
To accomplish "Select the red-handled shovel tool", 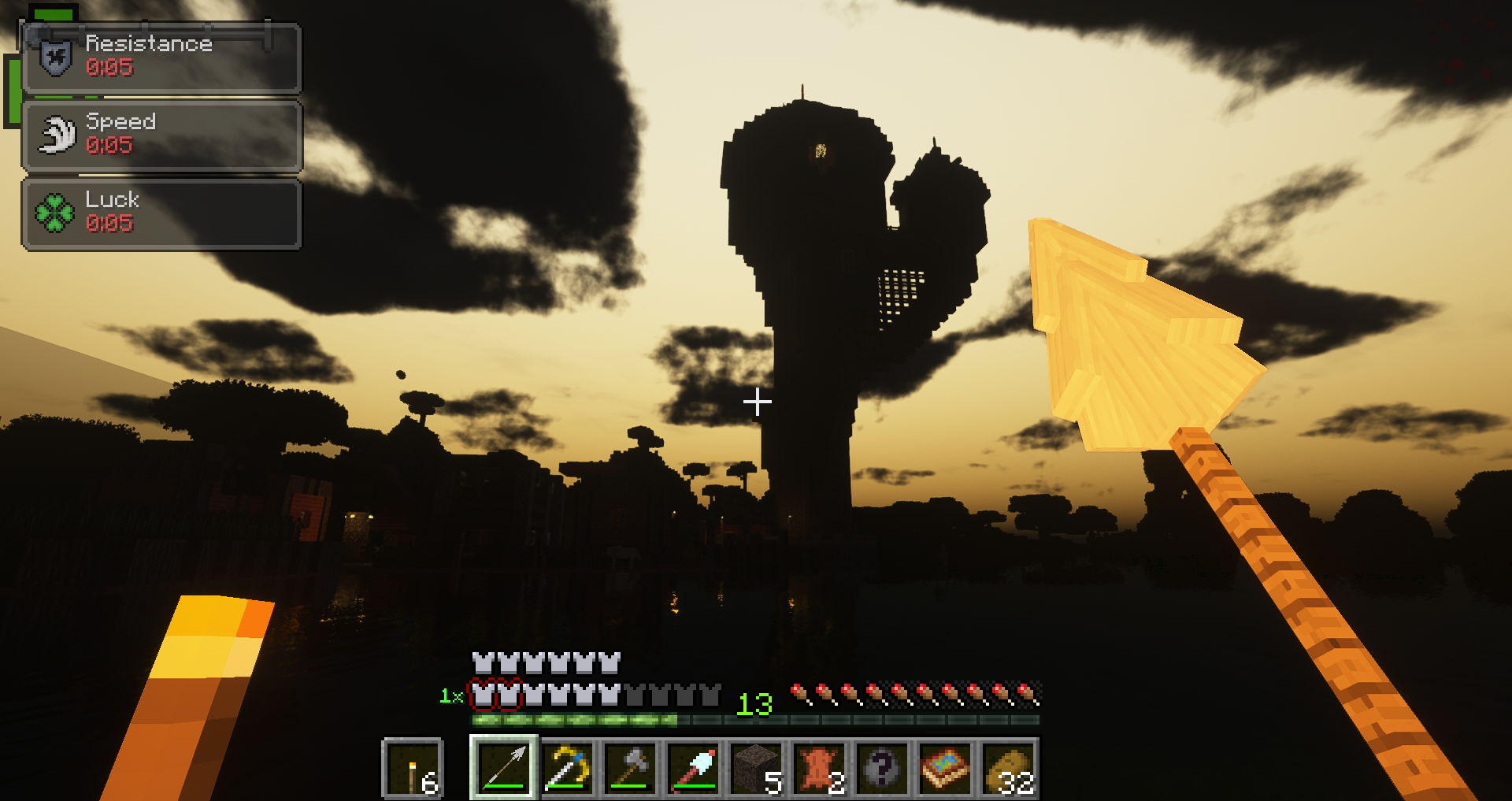I will pos(695,768).
